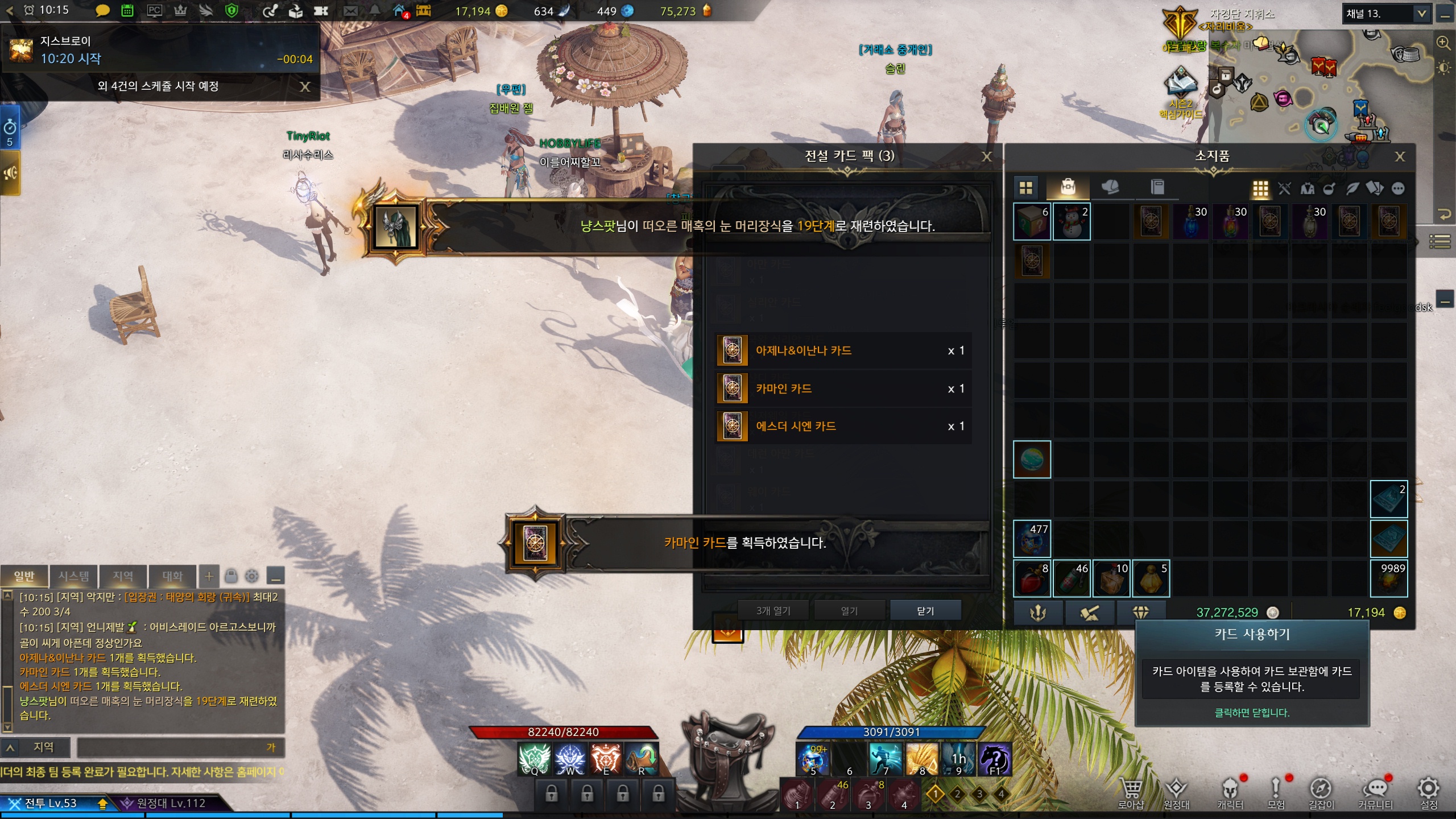Select the inventory stack of 477 items
This screenshot has height=819, width=1456.
[x=1032, y=539]
